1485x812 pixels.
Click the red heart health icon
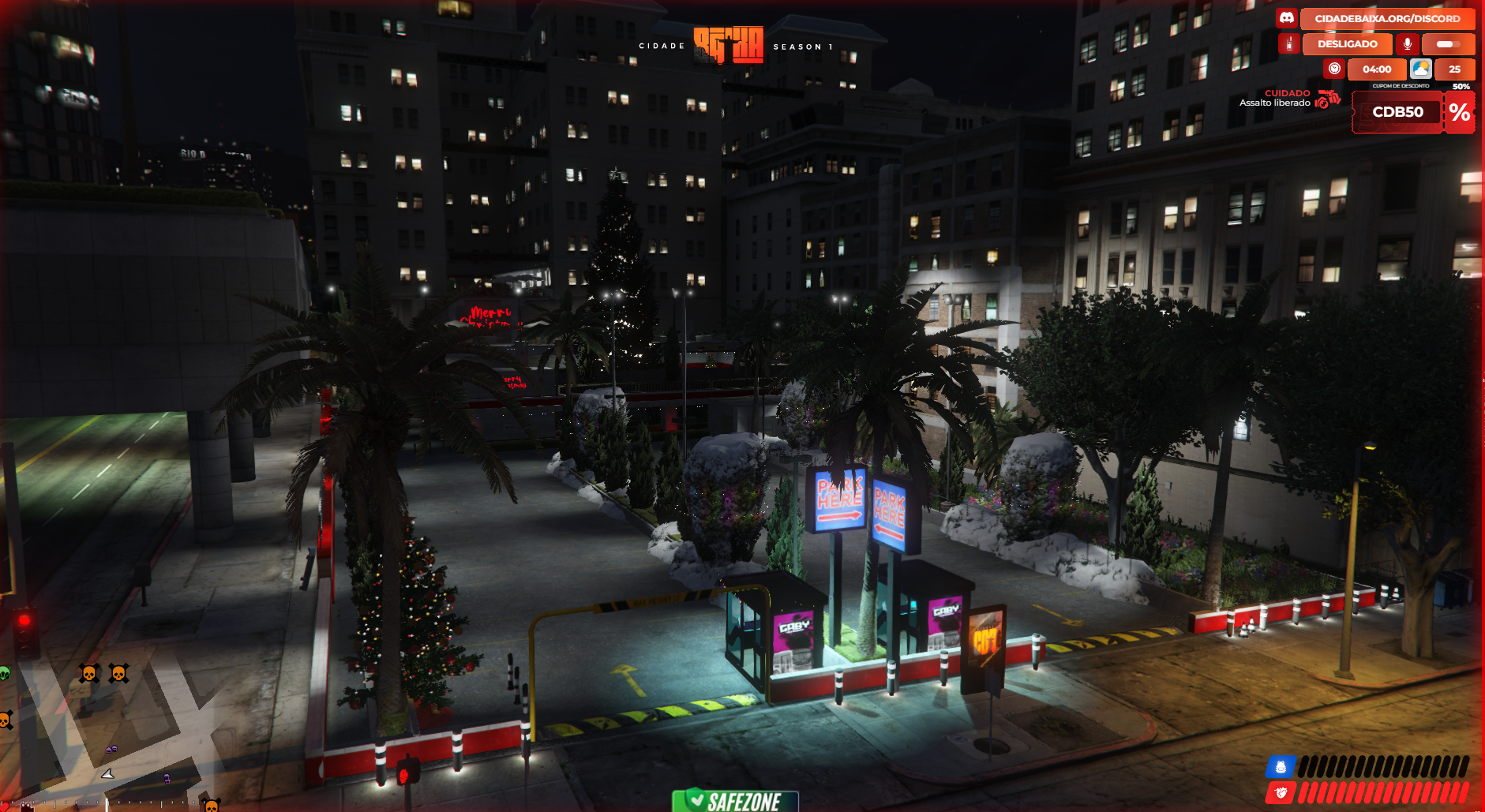1281,791
